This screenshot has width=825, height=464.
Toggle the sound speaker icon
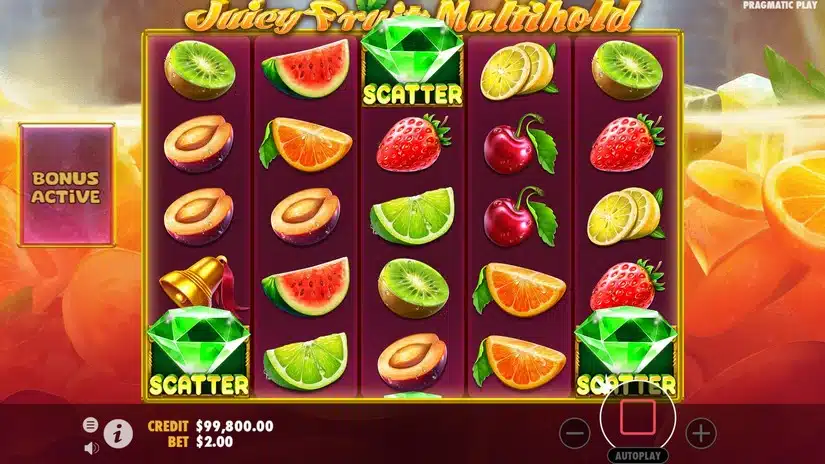91,446
